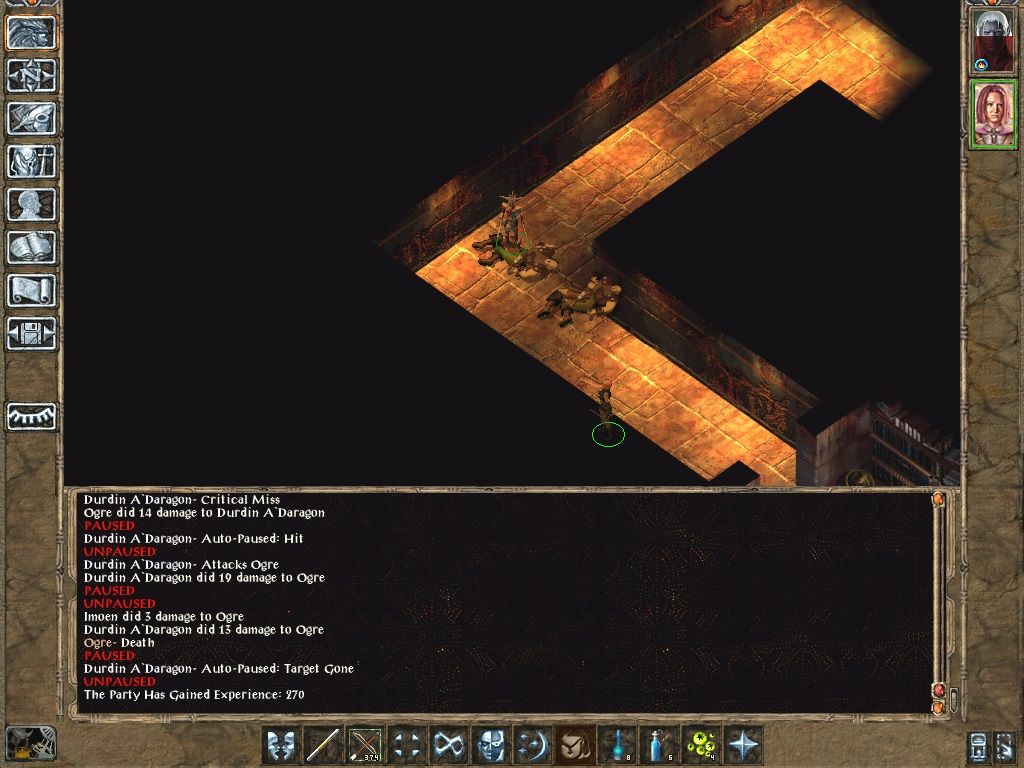The width and height of the screenshot is (1024, 768).
Task: Open special abilities with the star button
Action: pyautogui.click(x=743, y=745)
